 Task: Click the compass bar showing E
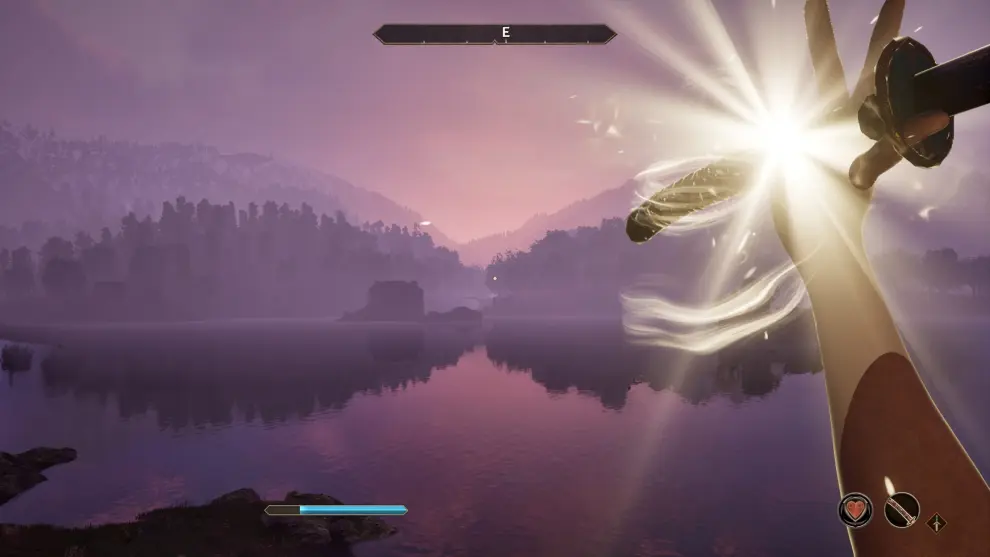[495, 34]
